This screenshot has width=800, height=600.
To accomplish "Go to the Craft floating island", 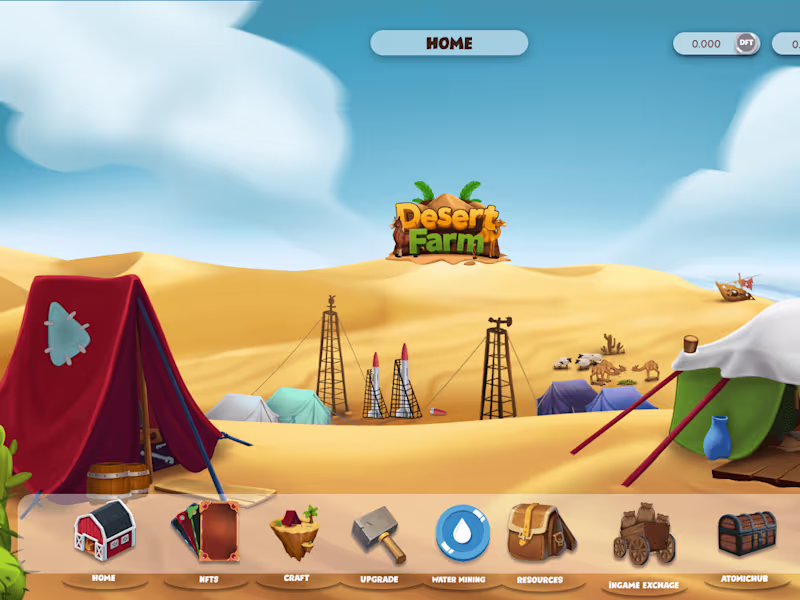I will [x=295, y=531].
